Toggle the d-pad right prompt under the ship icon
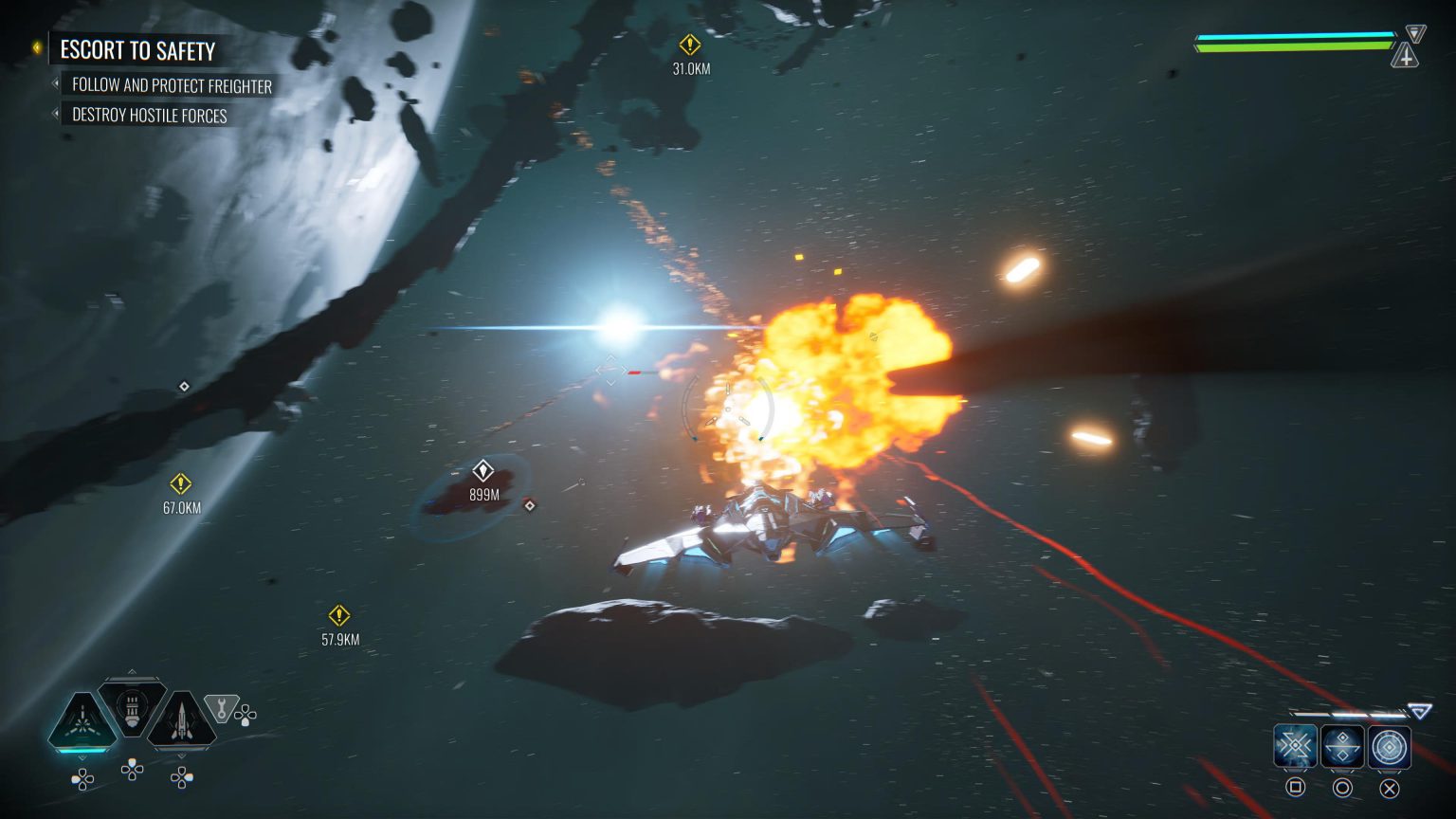Screen dimensions: 1456x819 (180, 777)
